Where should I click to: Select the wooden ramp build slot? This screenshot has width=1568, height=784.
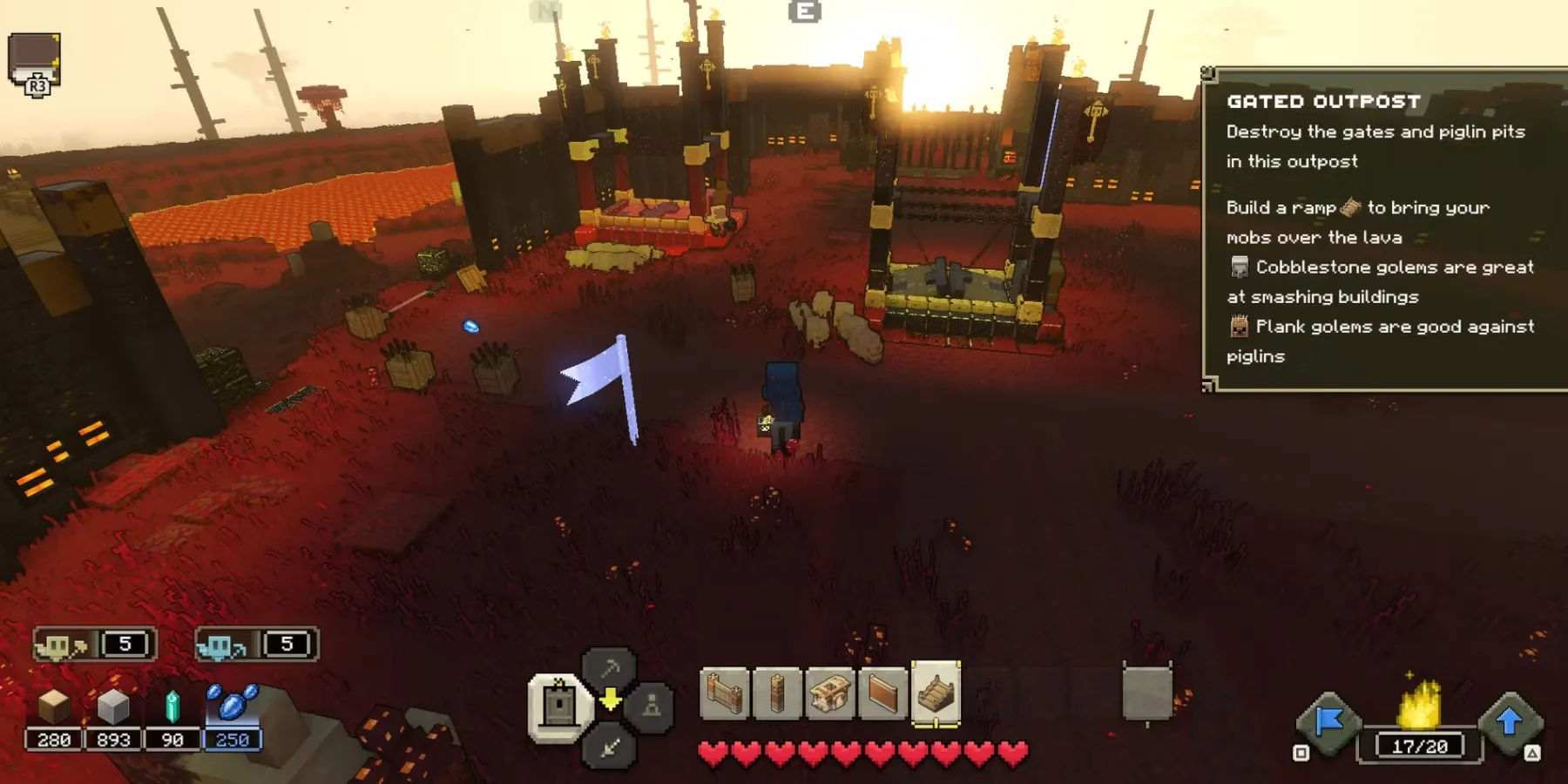(x=936, y=693)
